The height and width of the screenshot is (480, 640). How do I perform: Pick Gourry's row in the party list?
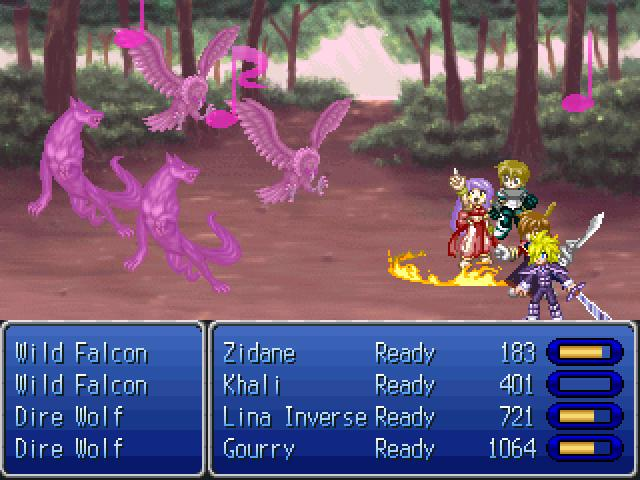259,448
